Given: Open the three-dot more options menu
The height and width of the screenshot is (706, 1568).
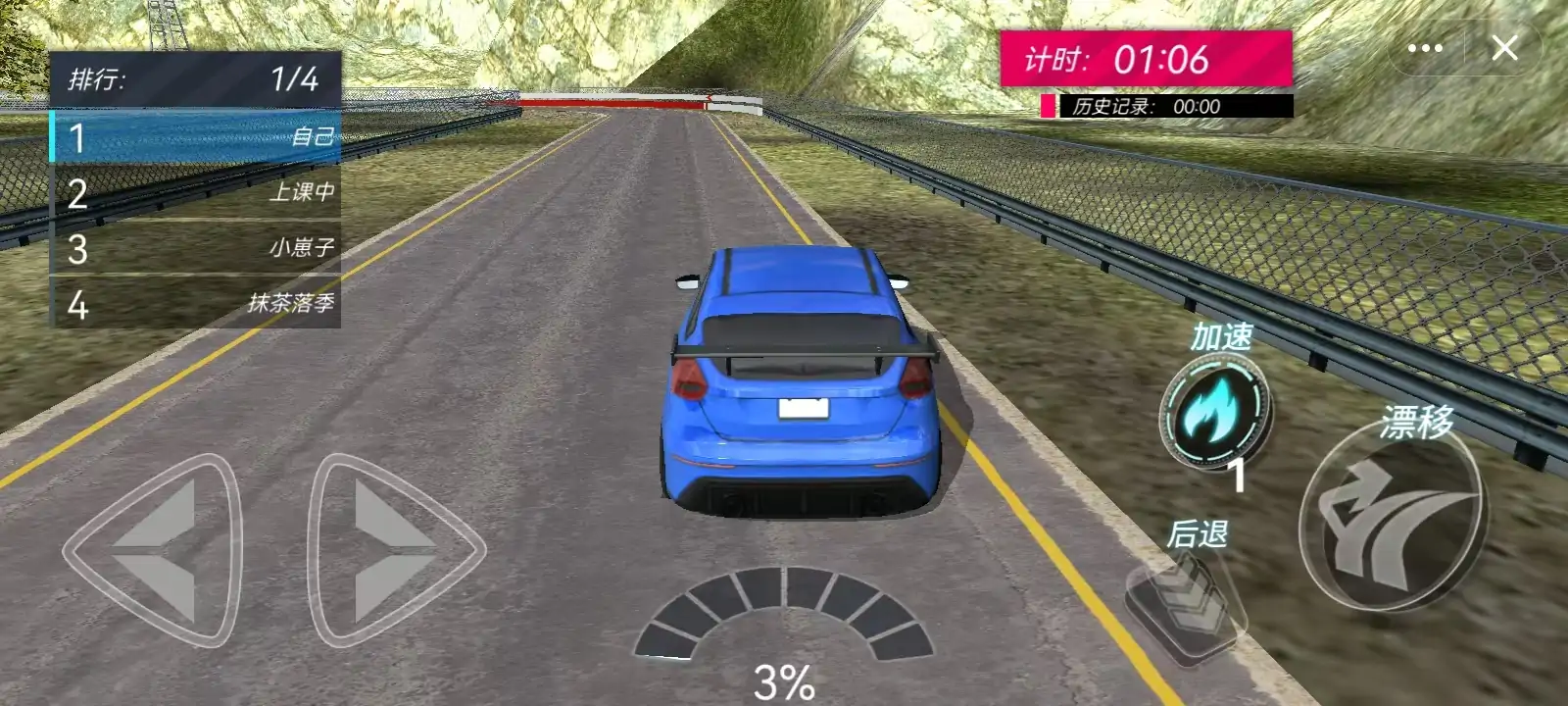Looking at the screenshot, I should (x=1424, y=48).
